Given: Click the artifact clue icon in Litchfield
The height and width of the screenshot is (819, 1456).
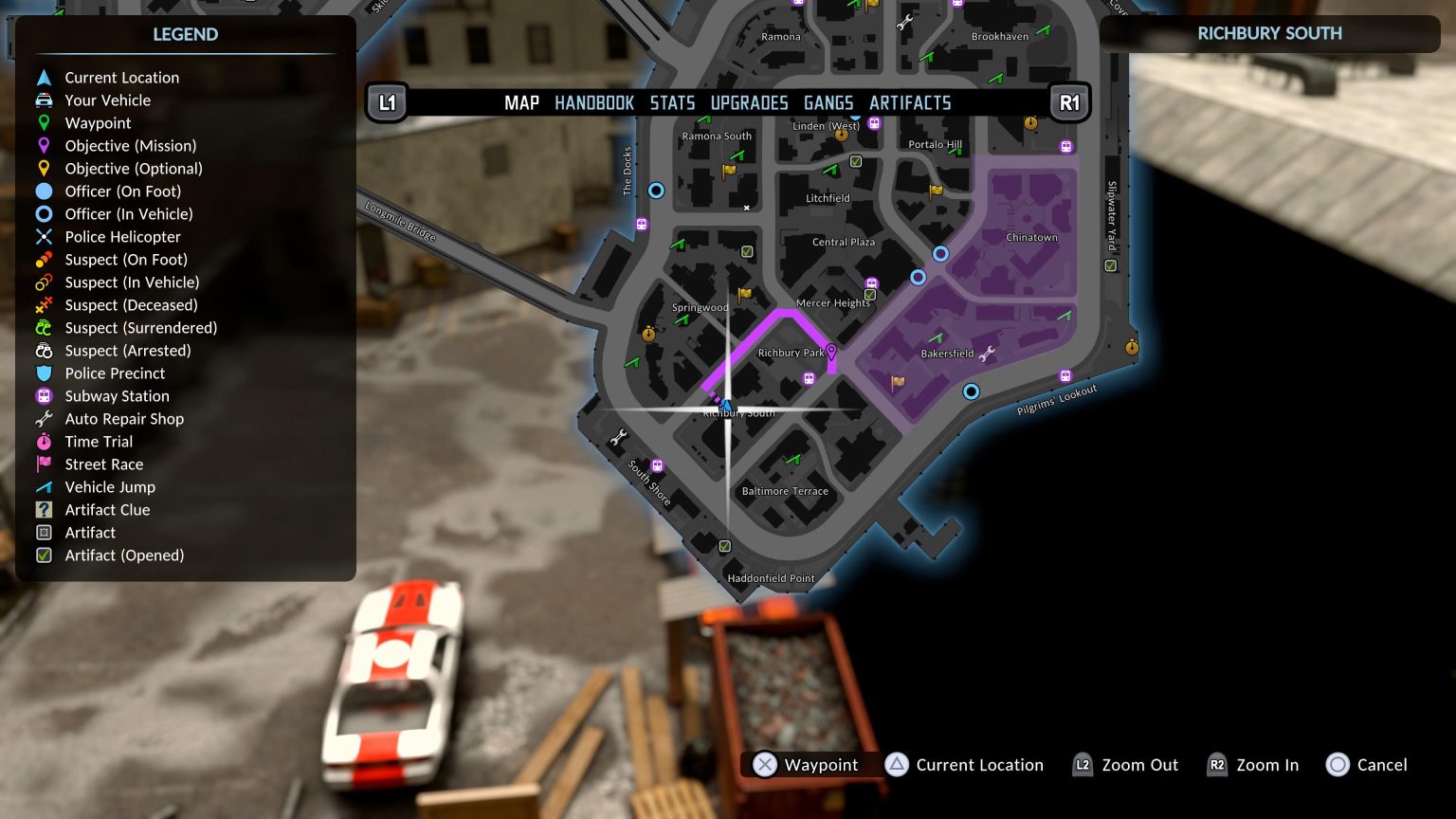Looking at the screenshot, I should (856, 161).
